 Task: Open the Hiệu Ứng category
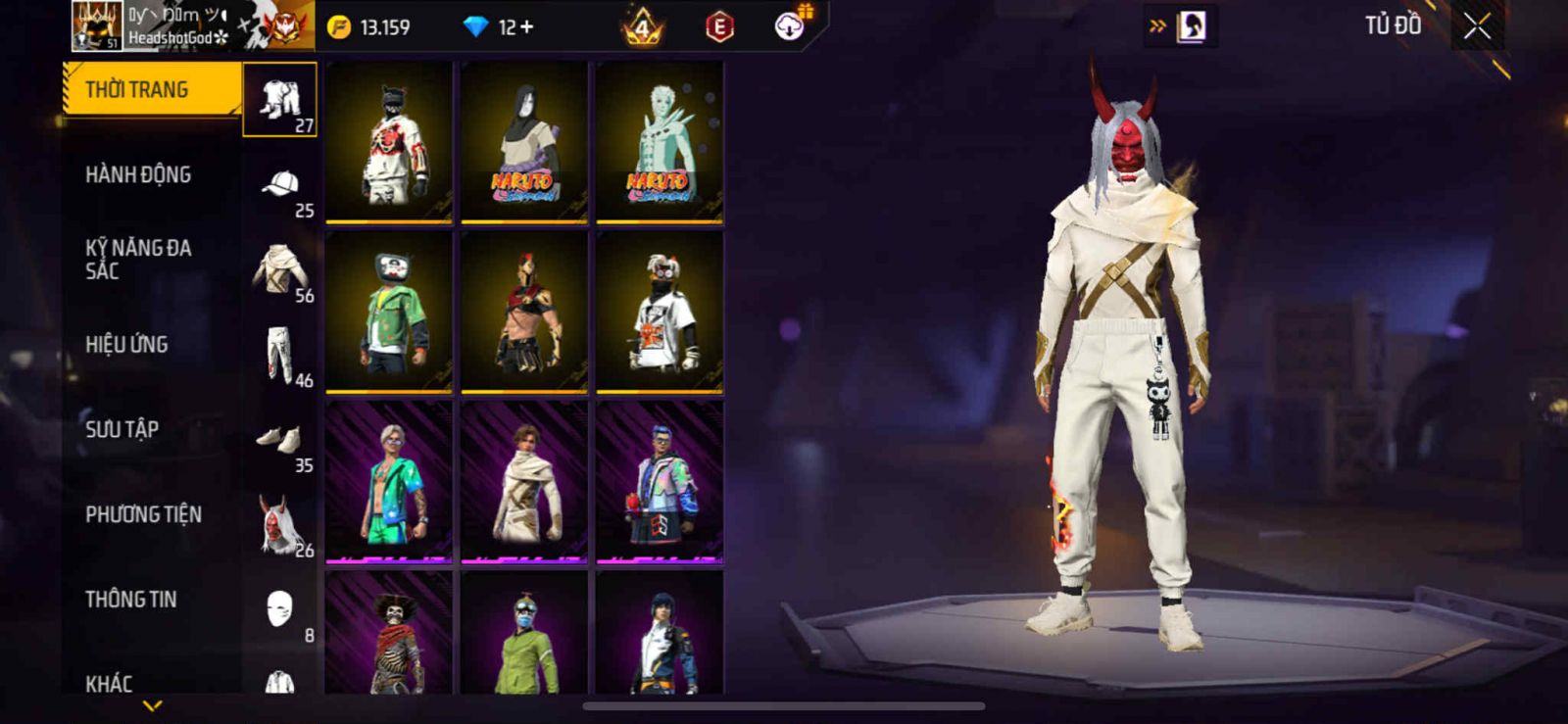pos(126,345)
